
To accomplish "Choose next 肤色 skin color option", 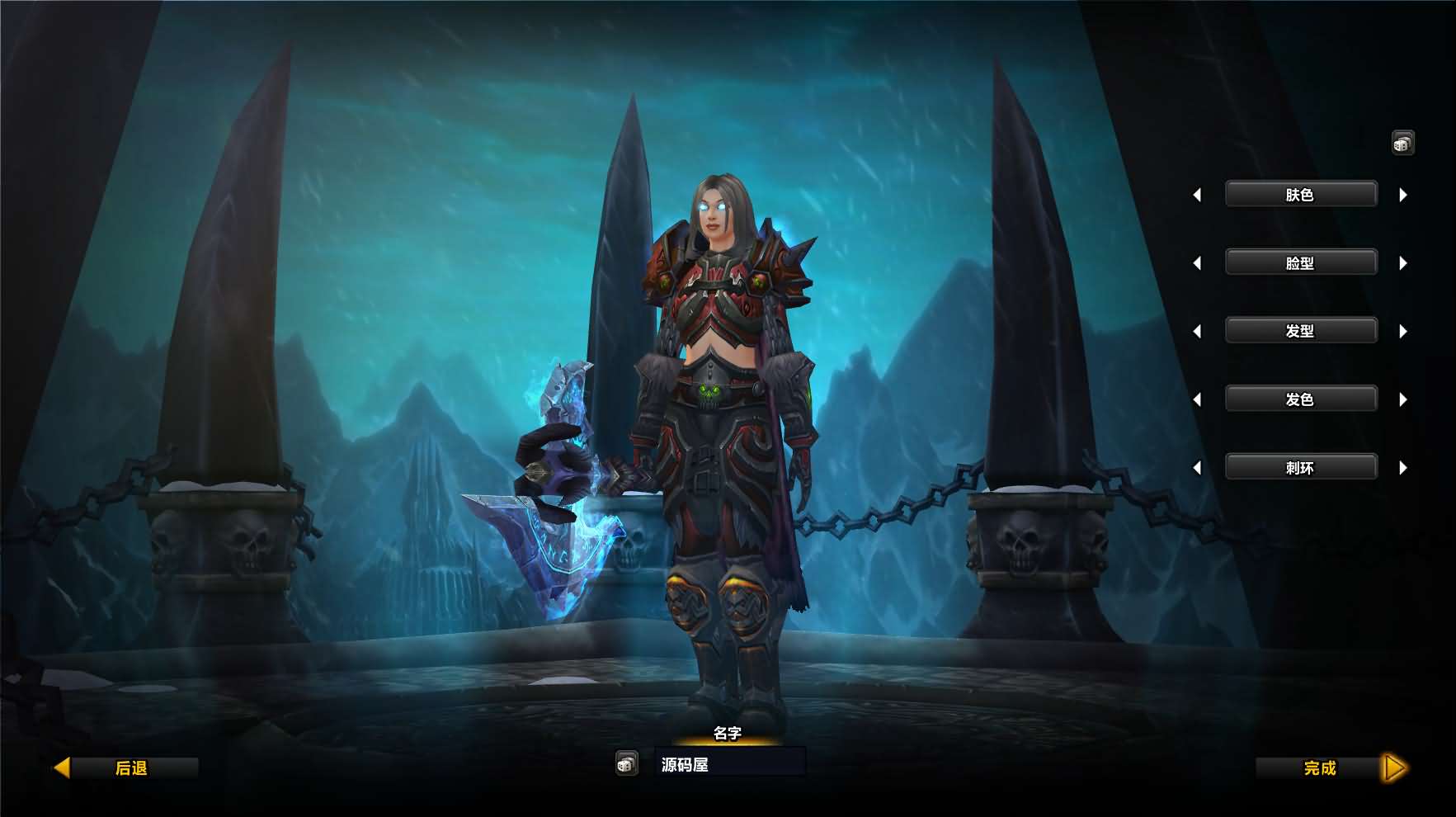I will [1403, 196].
